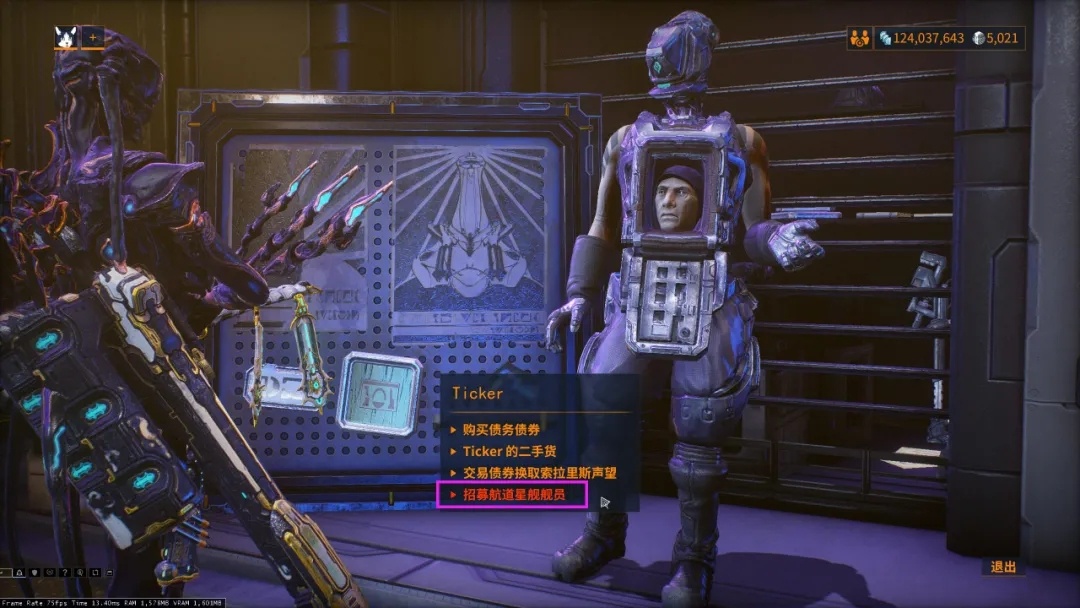Click the question mark icon in chat bar
Image resolution: width=1080 pixels, height=608 pixels.
pos(63,572)
